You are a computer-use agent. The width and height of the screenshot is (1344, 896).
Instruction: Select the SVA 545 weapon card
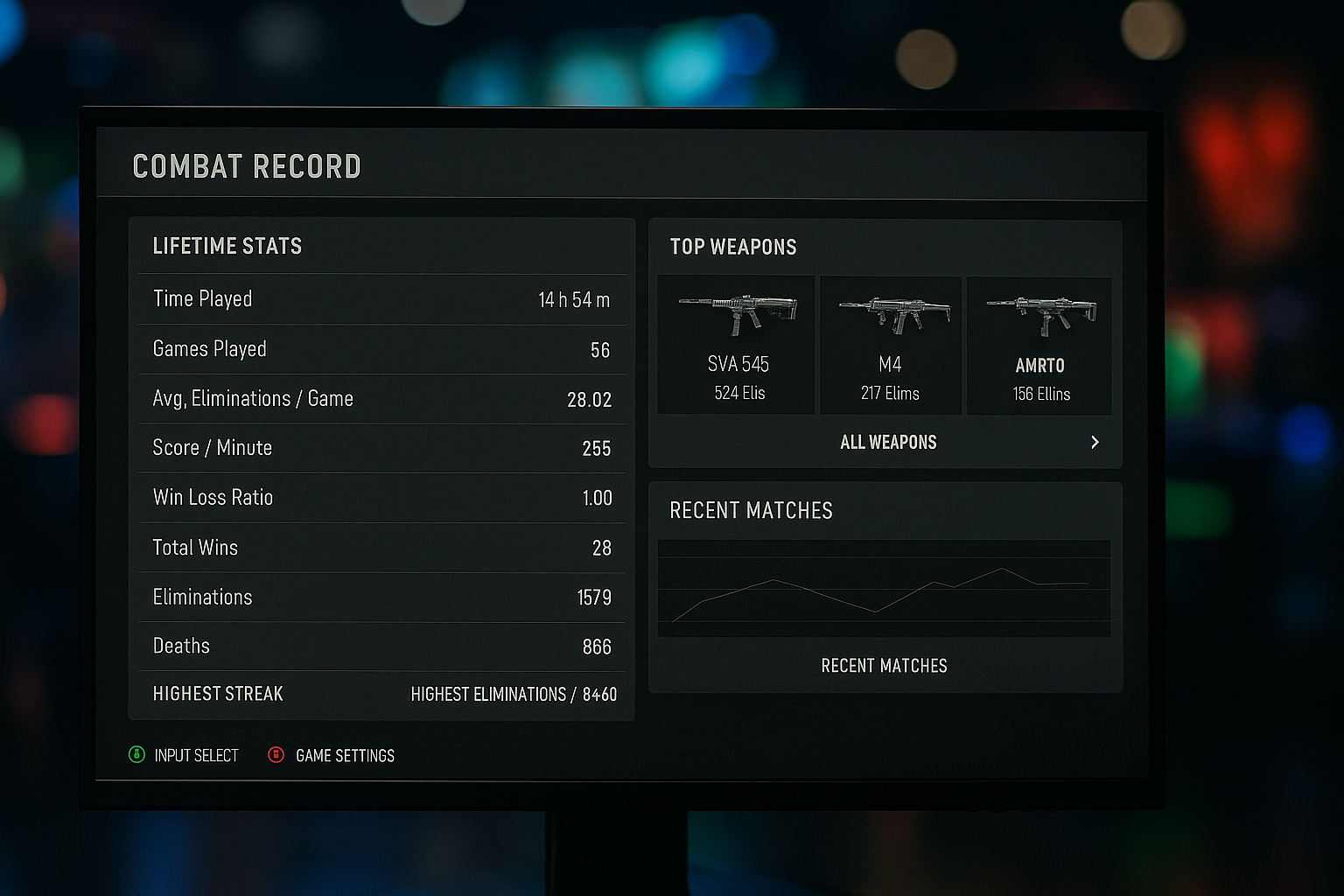[x=737, y=345]
